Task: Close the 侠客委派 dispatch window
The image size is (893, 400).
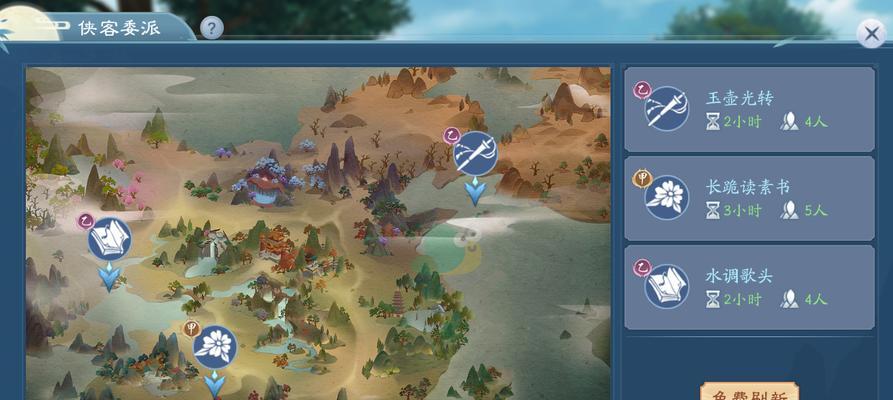Action: 872,32
